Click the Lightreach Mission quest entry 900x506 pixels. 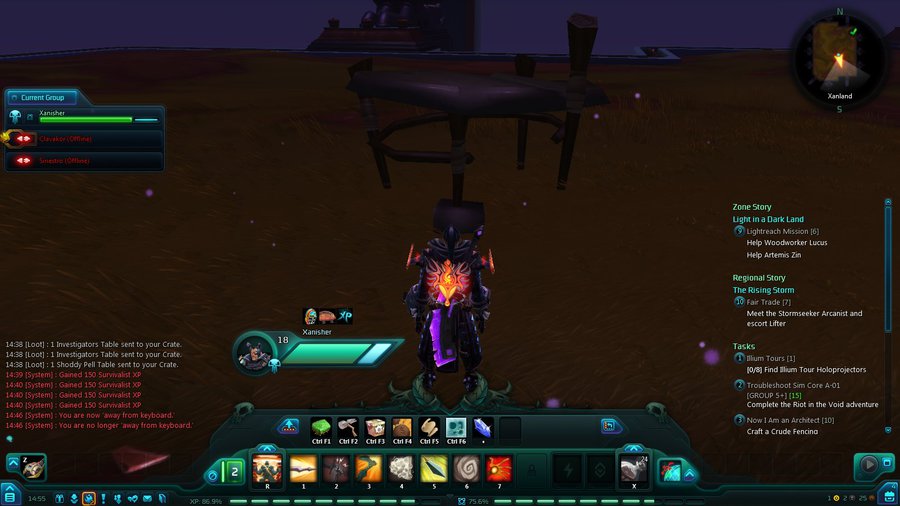783,231
